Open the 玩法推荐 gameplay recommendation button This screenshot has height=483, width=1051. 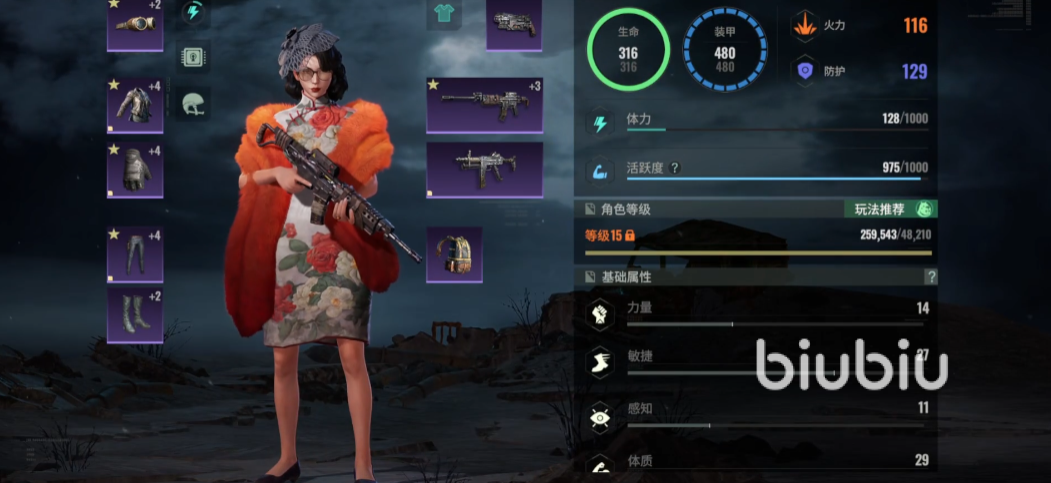tap(891, 209)
